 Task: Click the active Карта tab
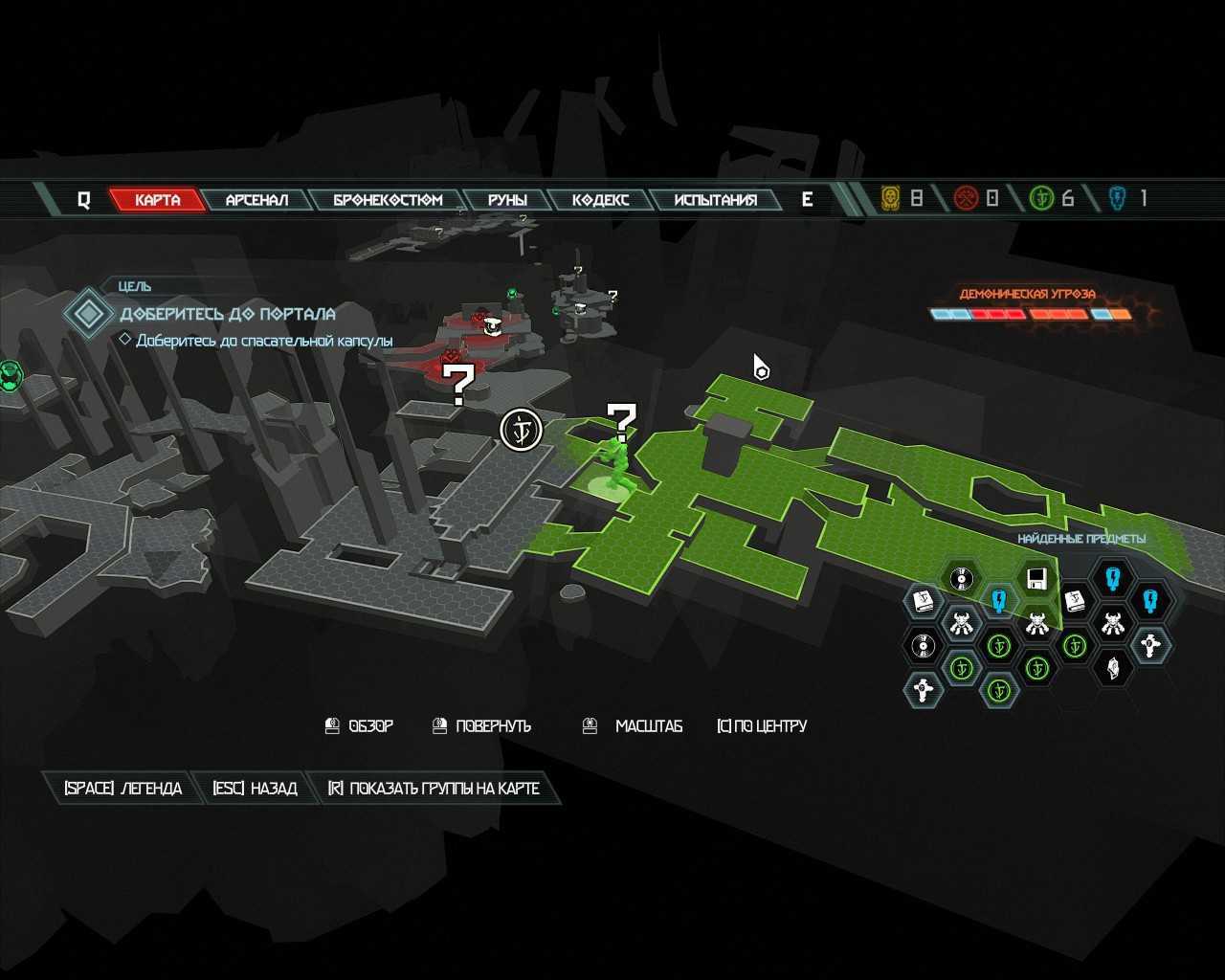click(157, 200)
